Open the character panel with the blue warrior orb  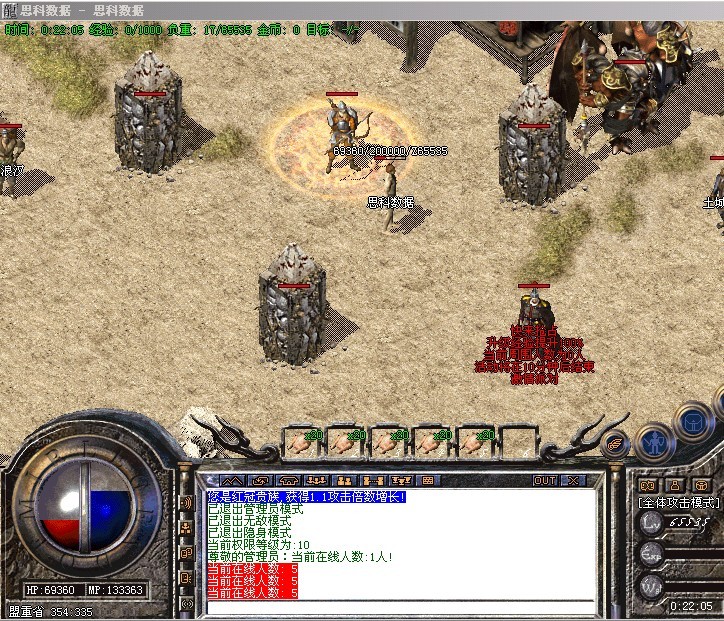tap(656, 440)
